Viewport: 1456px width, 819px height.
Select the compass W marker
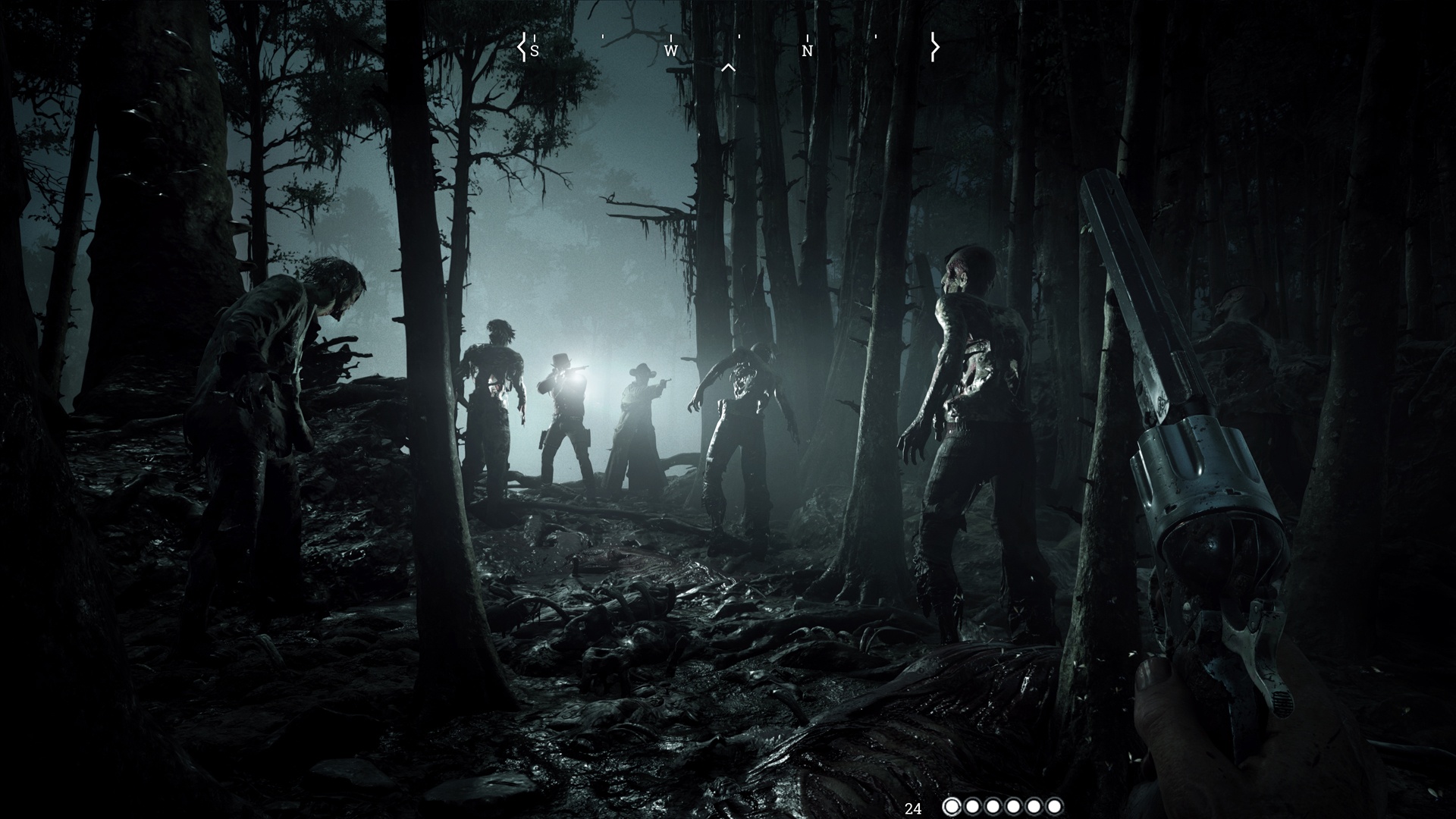pos(670,49)
